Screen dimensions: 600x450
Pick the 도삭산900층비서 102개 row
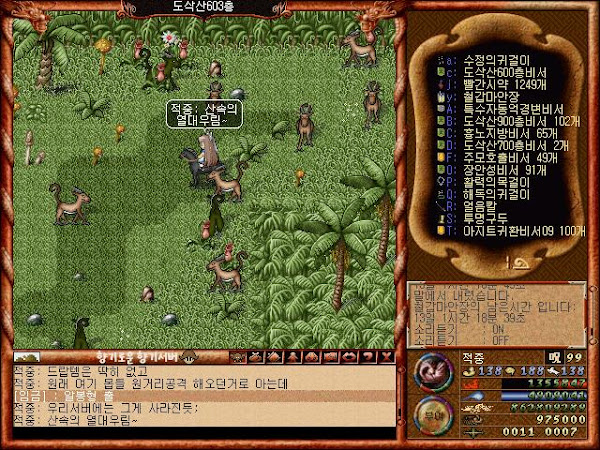point(510,120)
